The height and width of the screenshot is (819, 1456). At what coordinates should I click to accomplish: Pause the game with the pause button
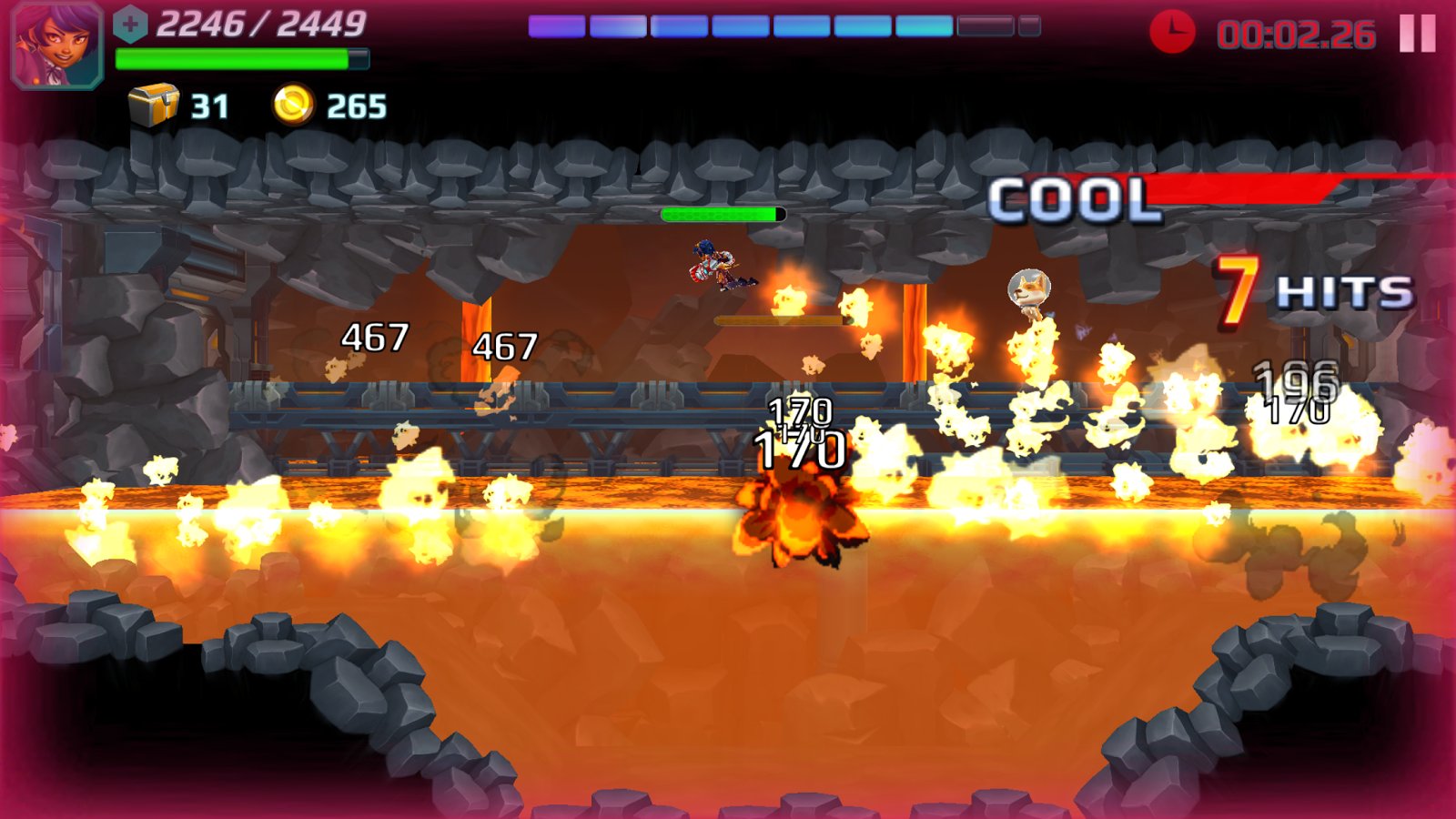point(1417,34)
